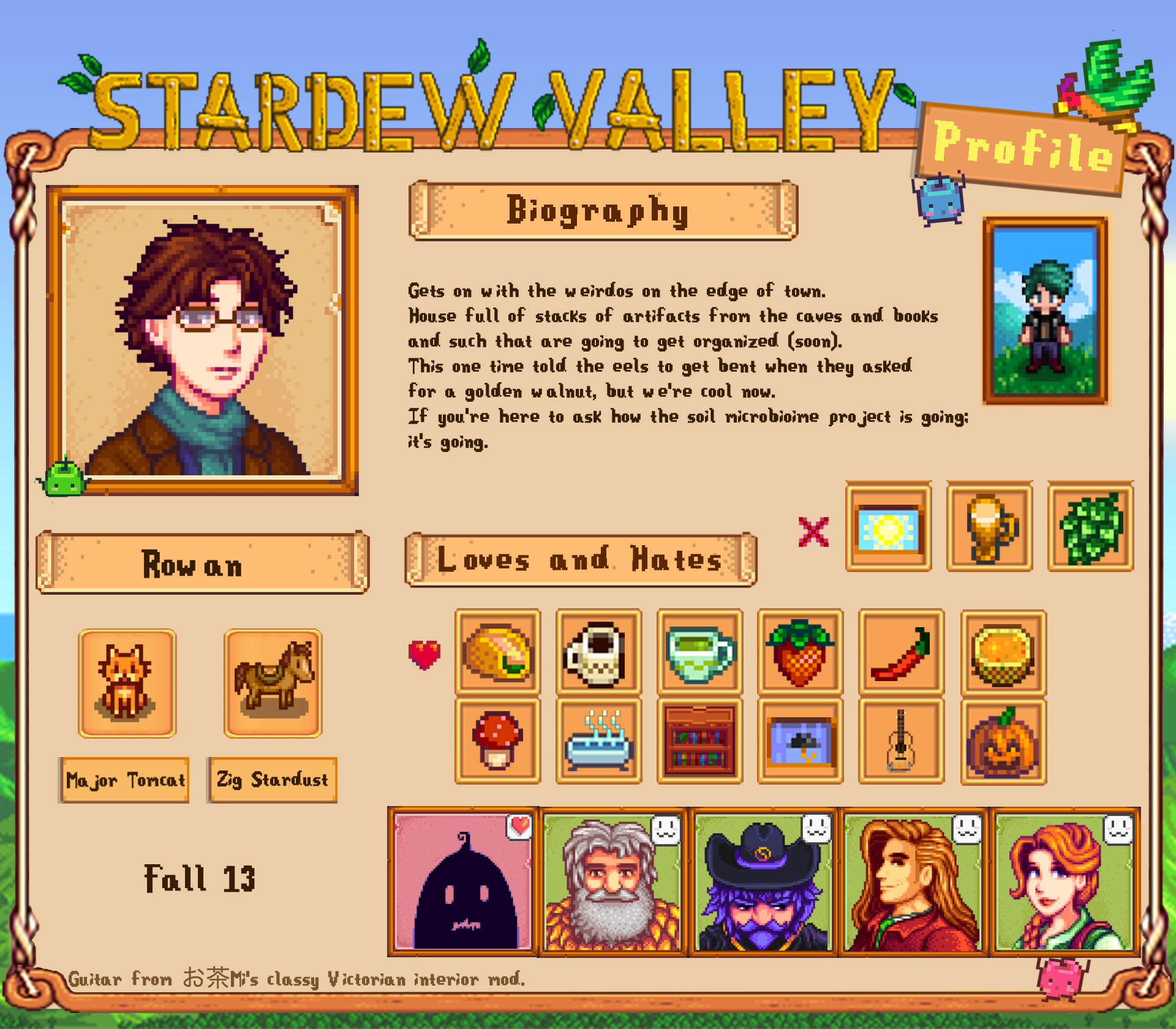Click the steaming bathtub slot
Screen dimensions: 1176x1029
coord(598,741)
